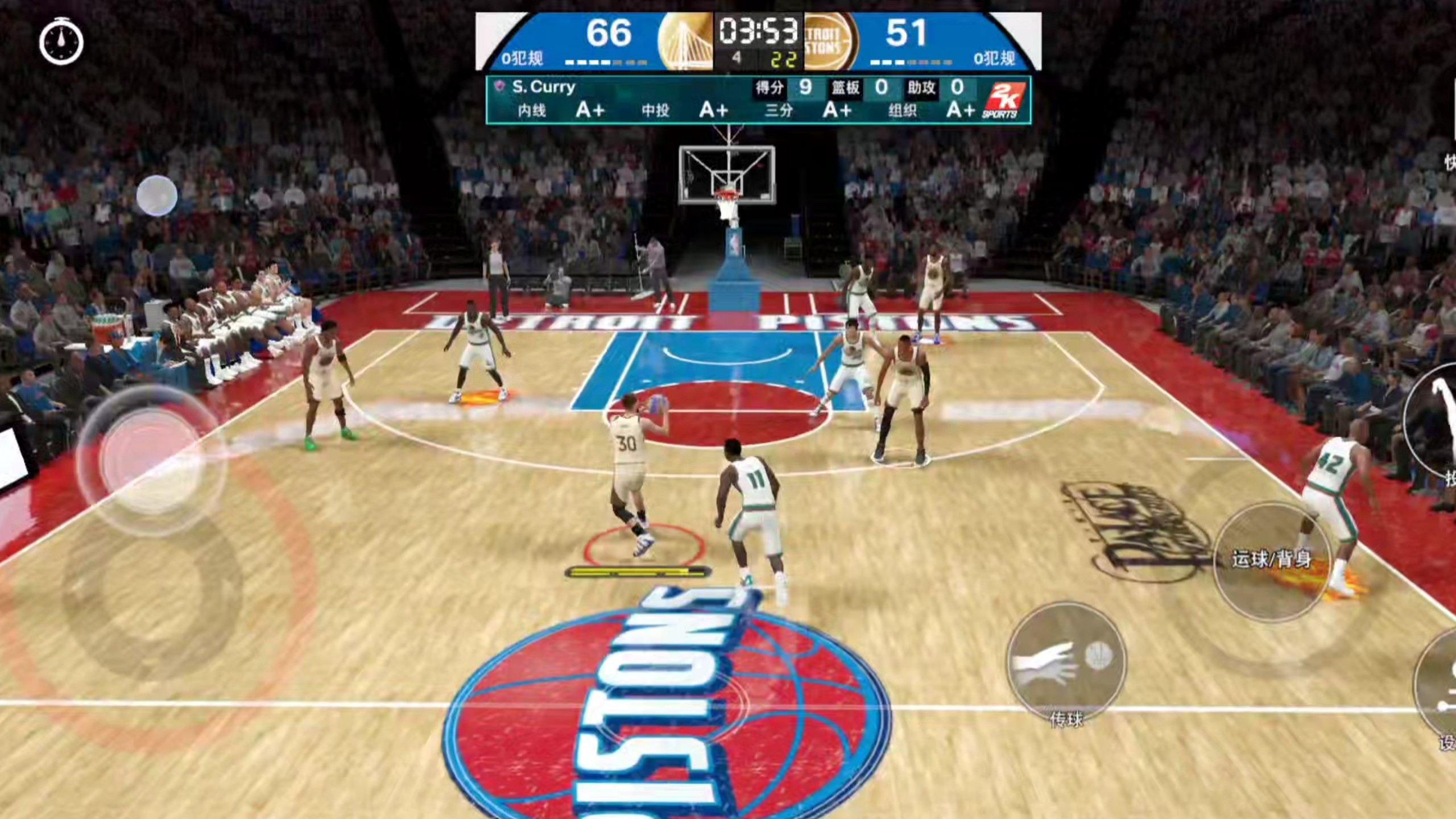The image size is (1456, 819).
Task: Activate the 运球/背身 dribble button
Action: pyautogui.click(x=1272, y=560)
